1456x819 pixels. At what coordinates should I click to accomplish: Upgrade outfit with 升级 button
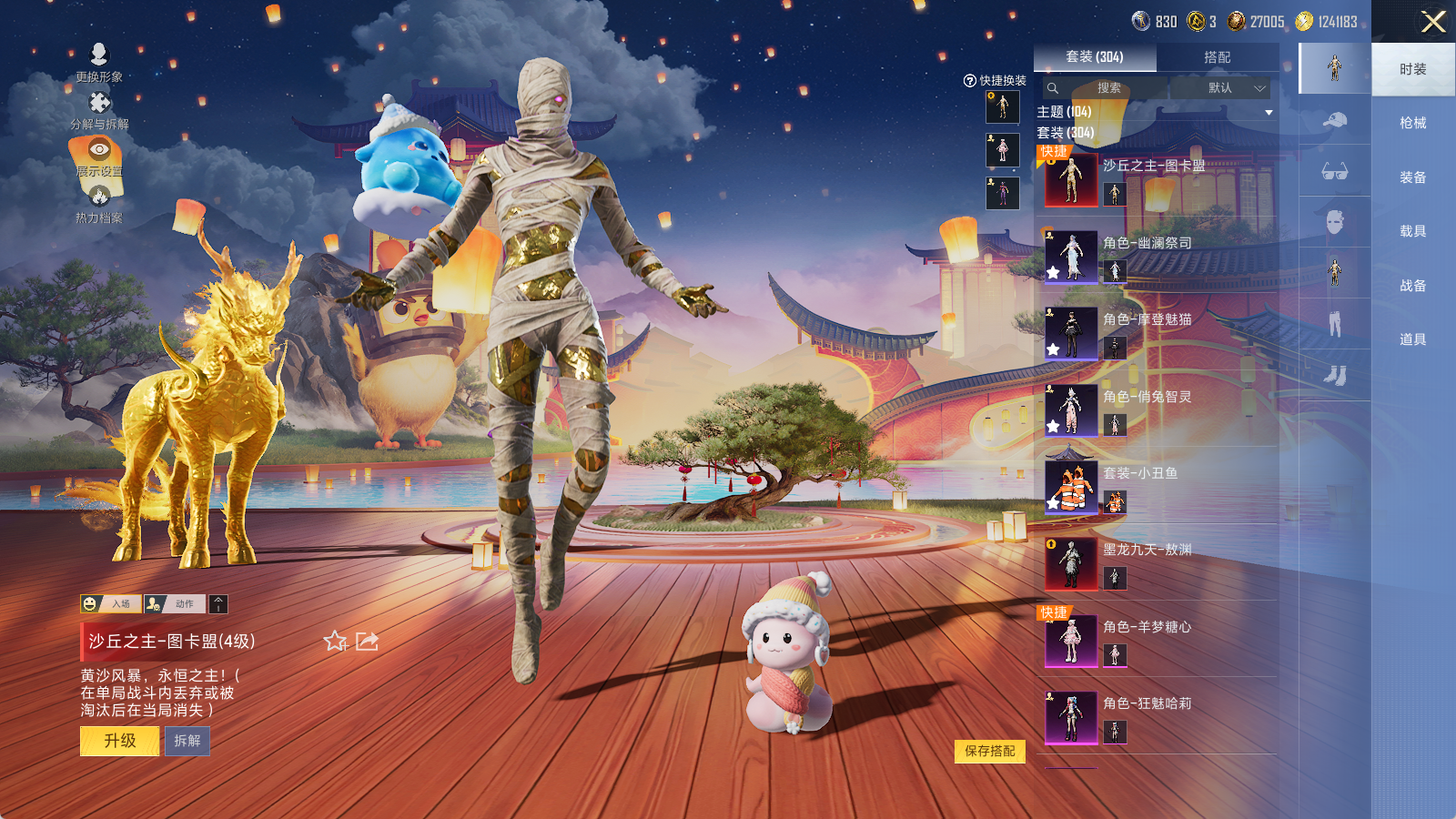click(x=119, y=741)
